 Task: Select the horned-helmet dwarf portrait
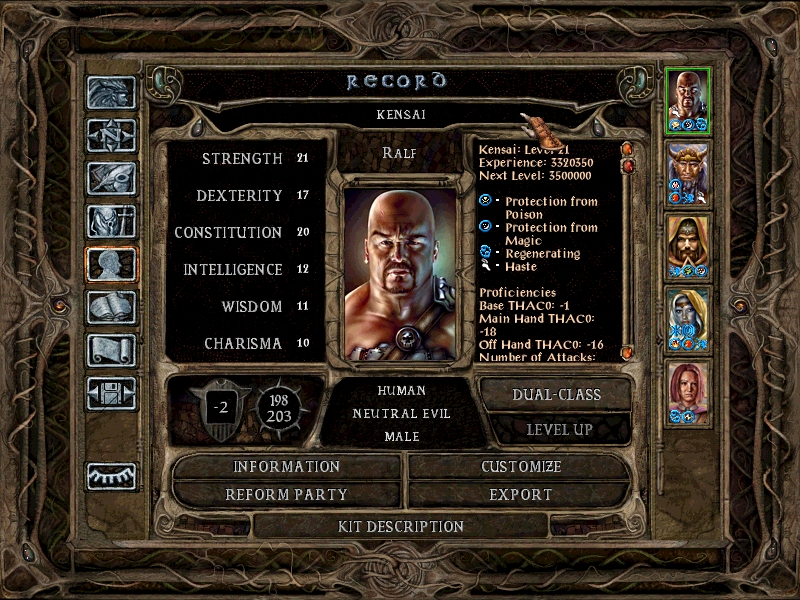click(x=688, y=171)
